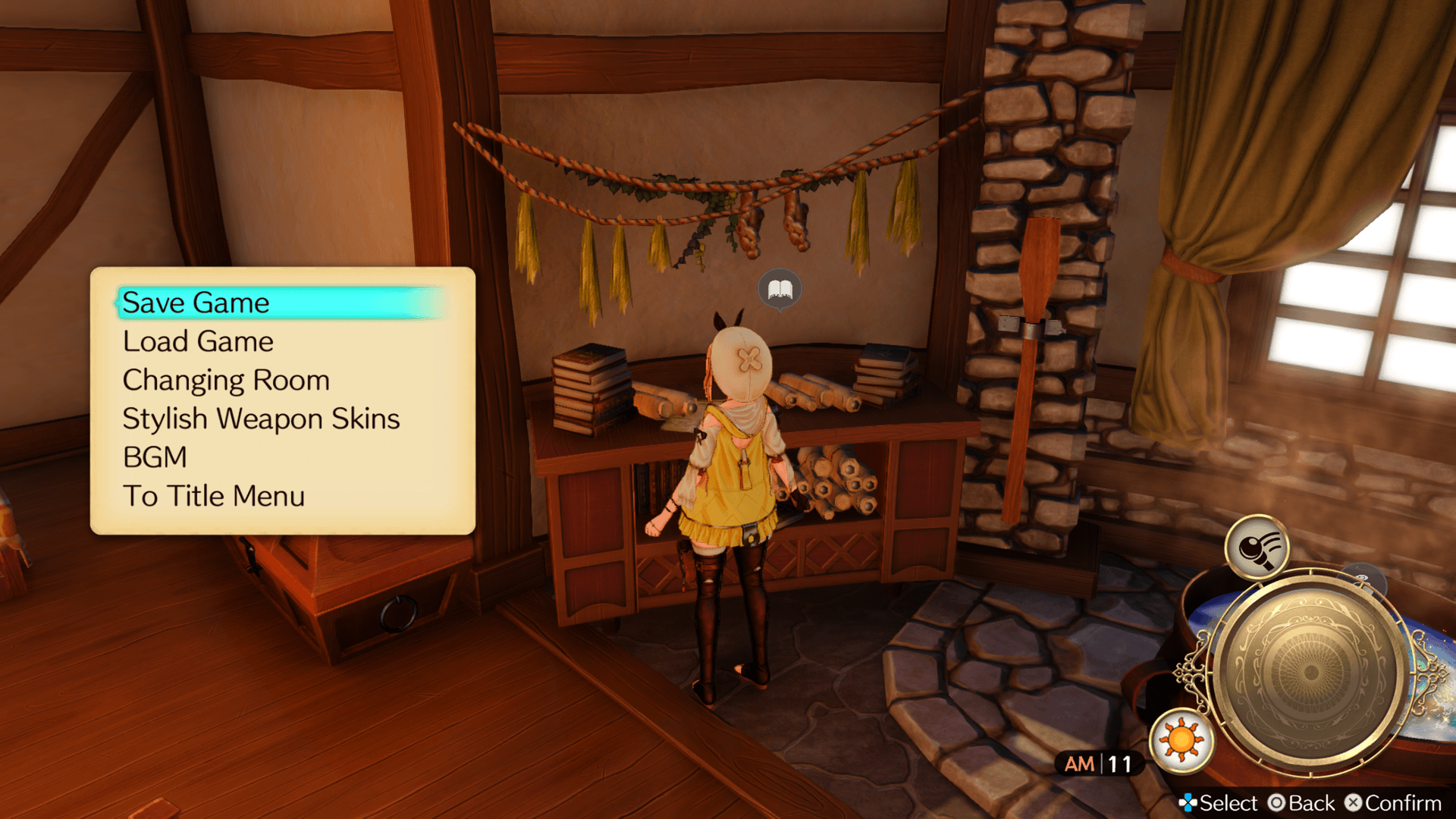1456x819 pixels.
Task: Click the round golden compass minimap
Action: click(x=1309, y=672)
